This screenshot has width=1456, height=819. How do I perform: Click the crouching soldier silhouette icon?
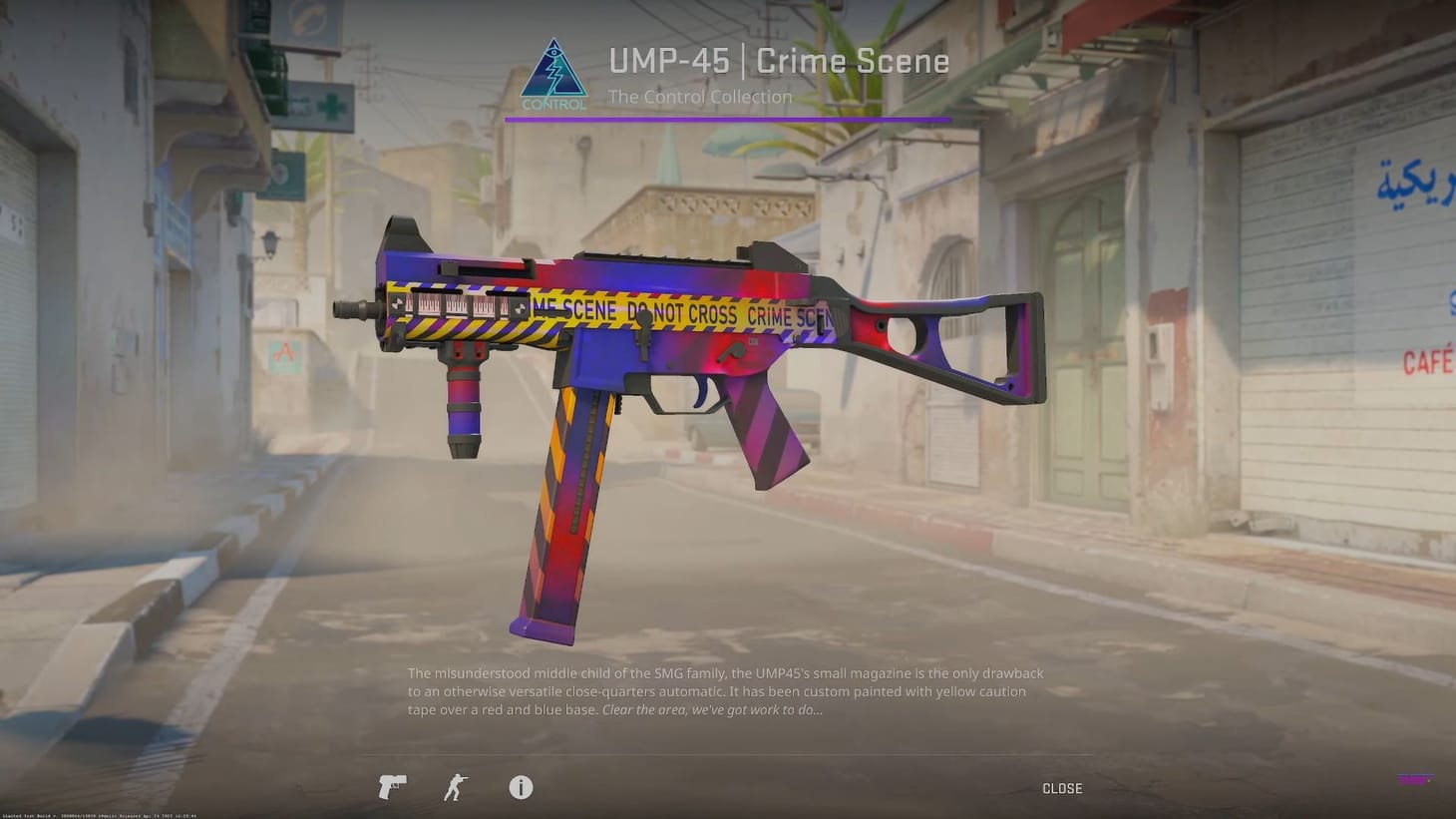[454, 788]
